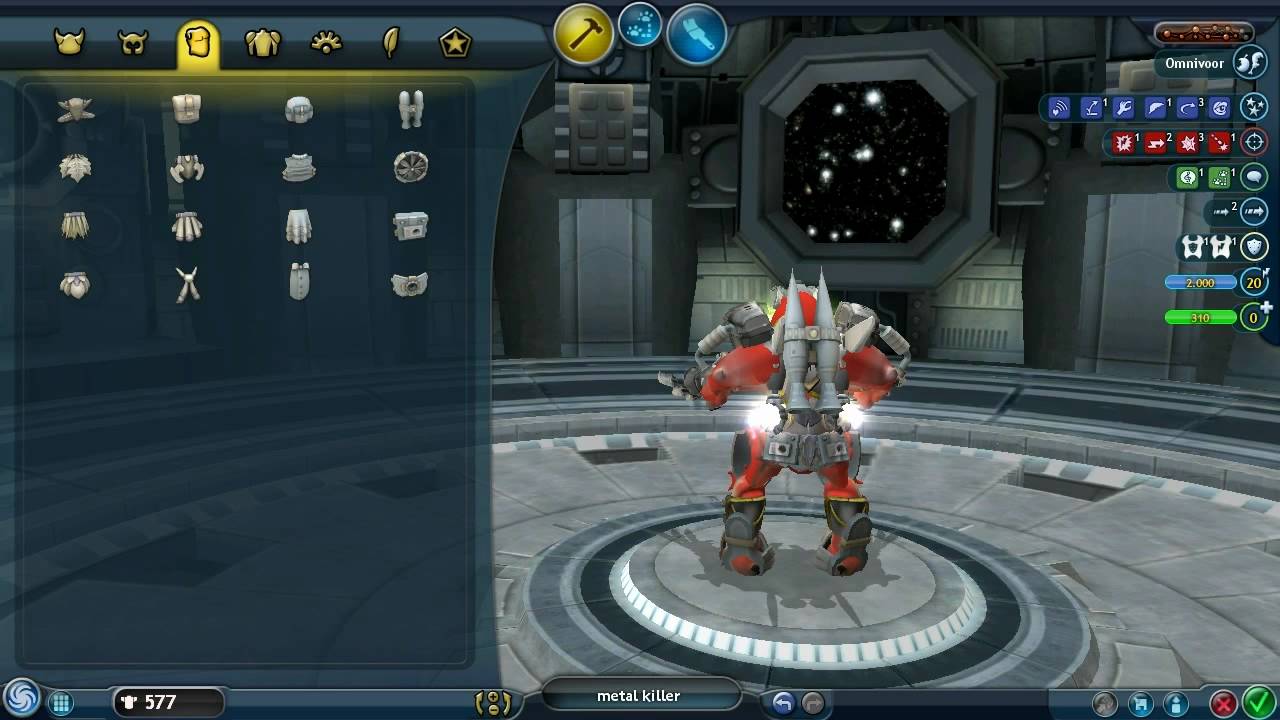The height and width of the screenshot is (720, 1280).
Task: Open the paintbrush paint mode
Action: coord(696,35)
